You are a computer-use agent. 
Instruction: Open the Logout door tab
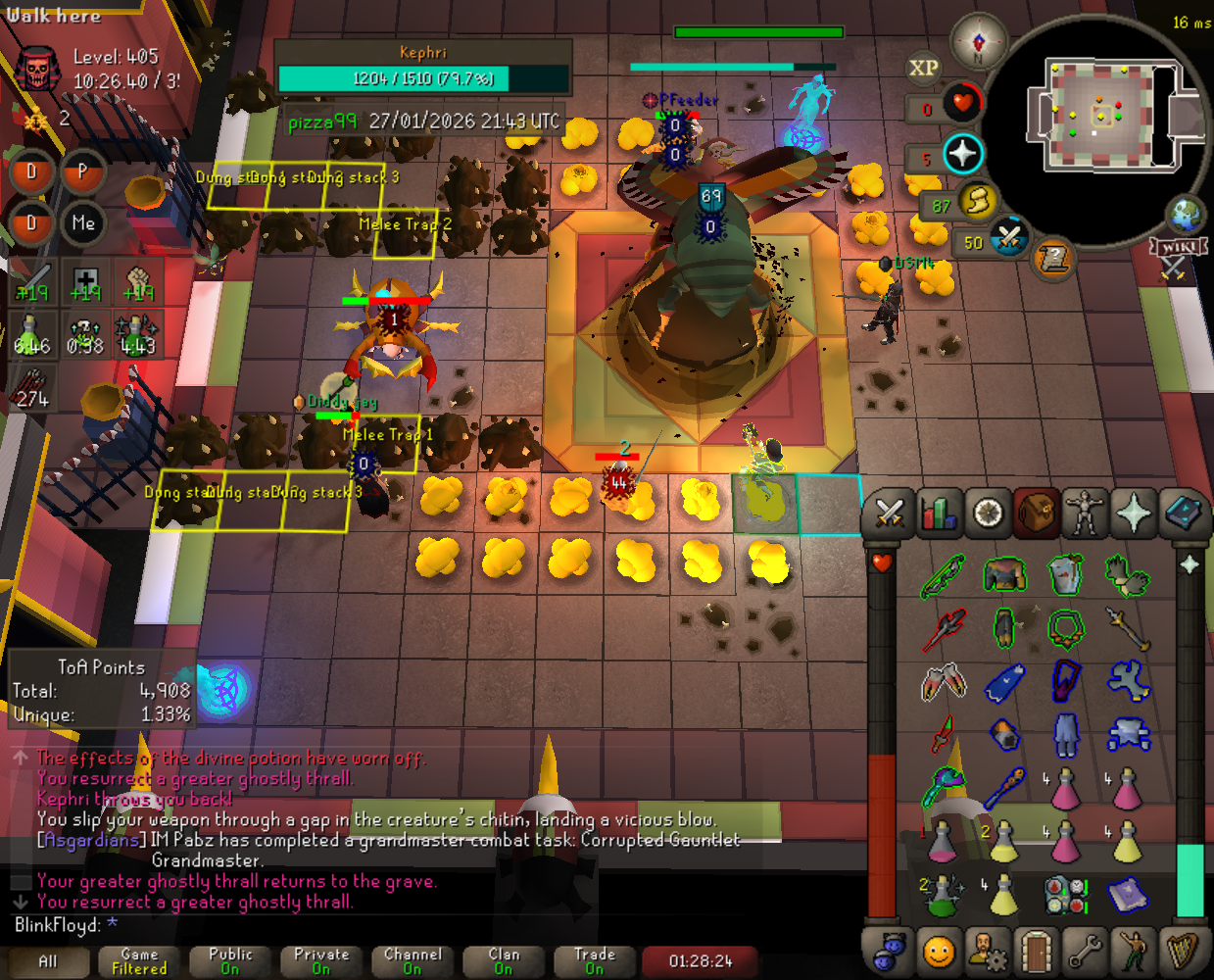[1036, 950]
